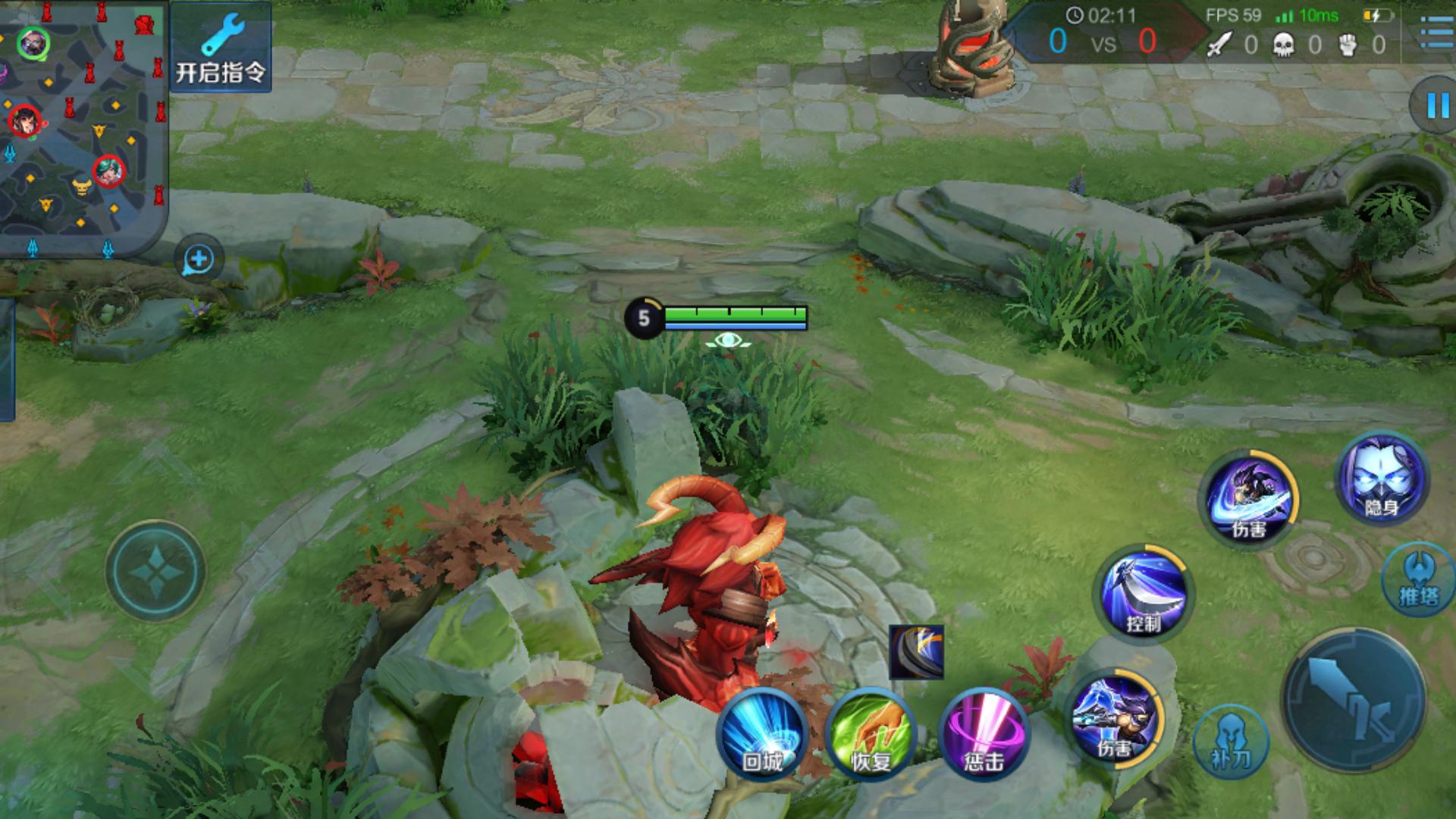Open the minimap in the corner
The image size is (1456, 819).
coord(82,127)
